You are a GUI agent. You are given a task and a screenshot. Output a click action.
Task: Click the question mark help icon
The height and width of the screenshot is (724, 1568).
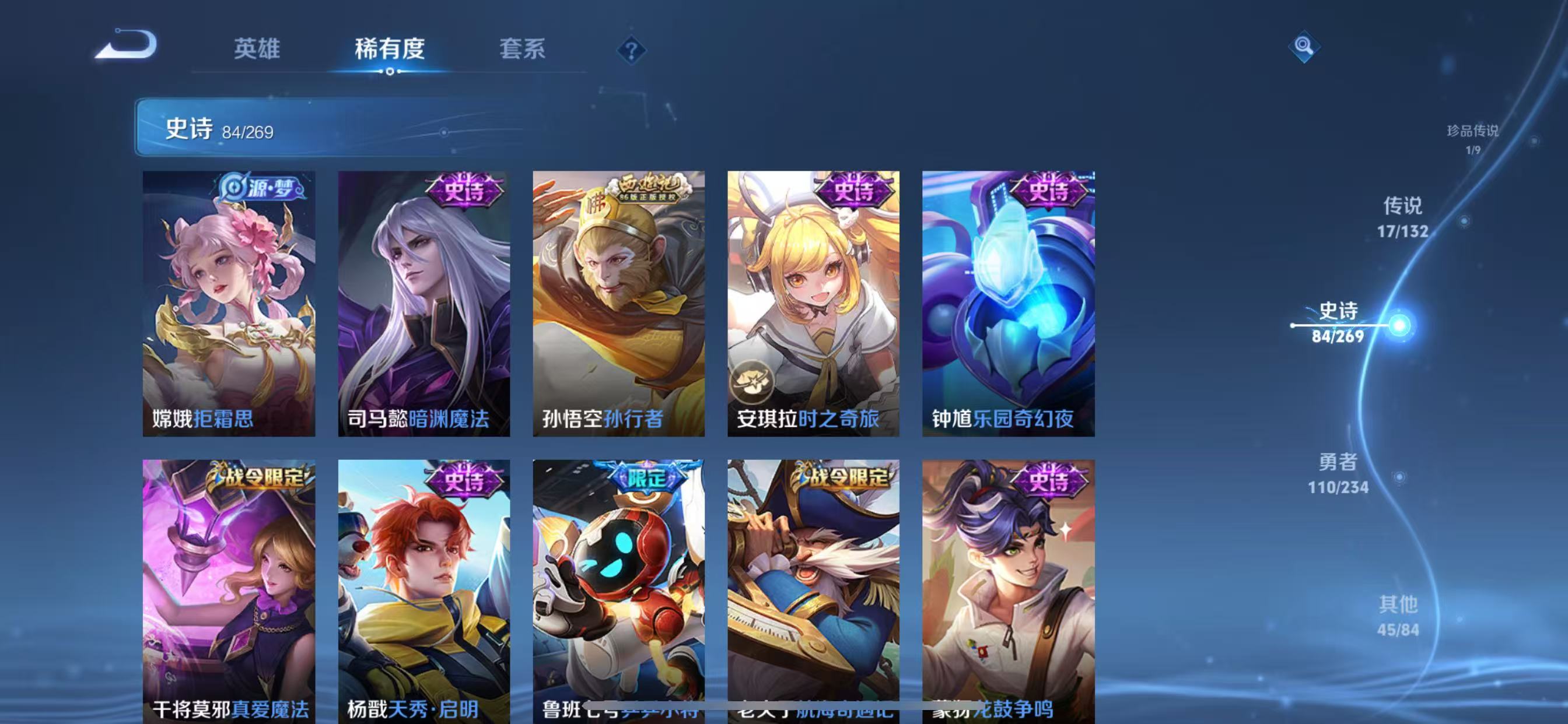coord(630,48)
